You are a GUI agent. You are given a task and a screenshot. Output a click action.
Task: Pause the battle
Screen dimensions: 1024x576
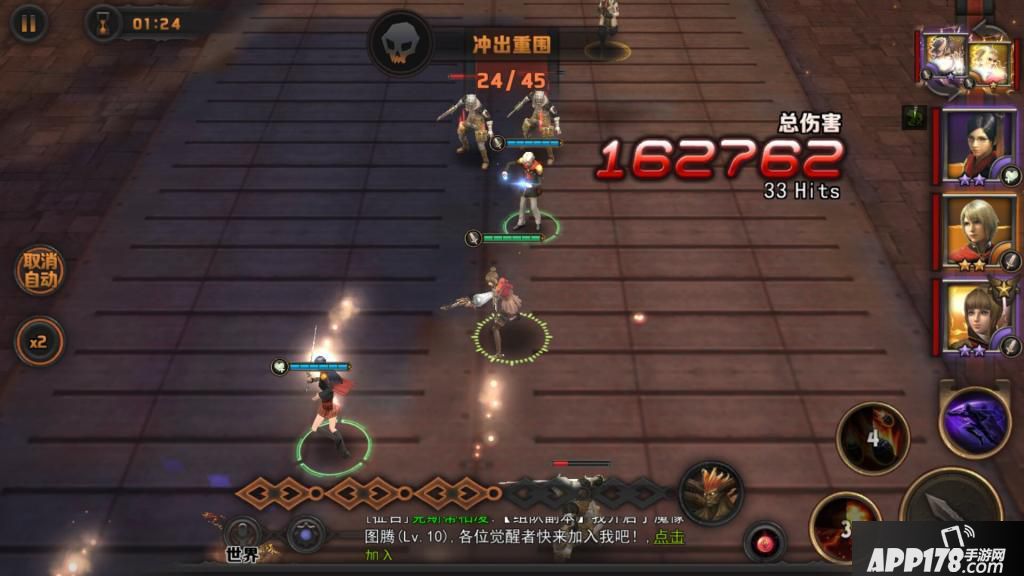pyautogui.click(x=27, y=23)
